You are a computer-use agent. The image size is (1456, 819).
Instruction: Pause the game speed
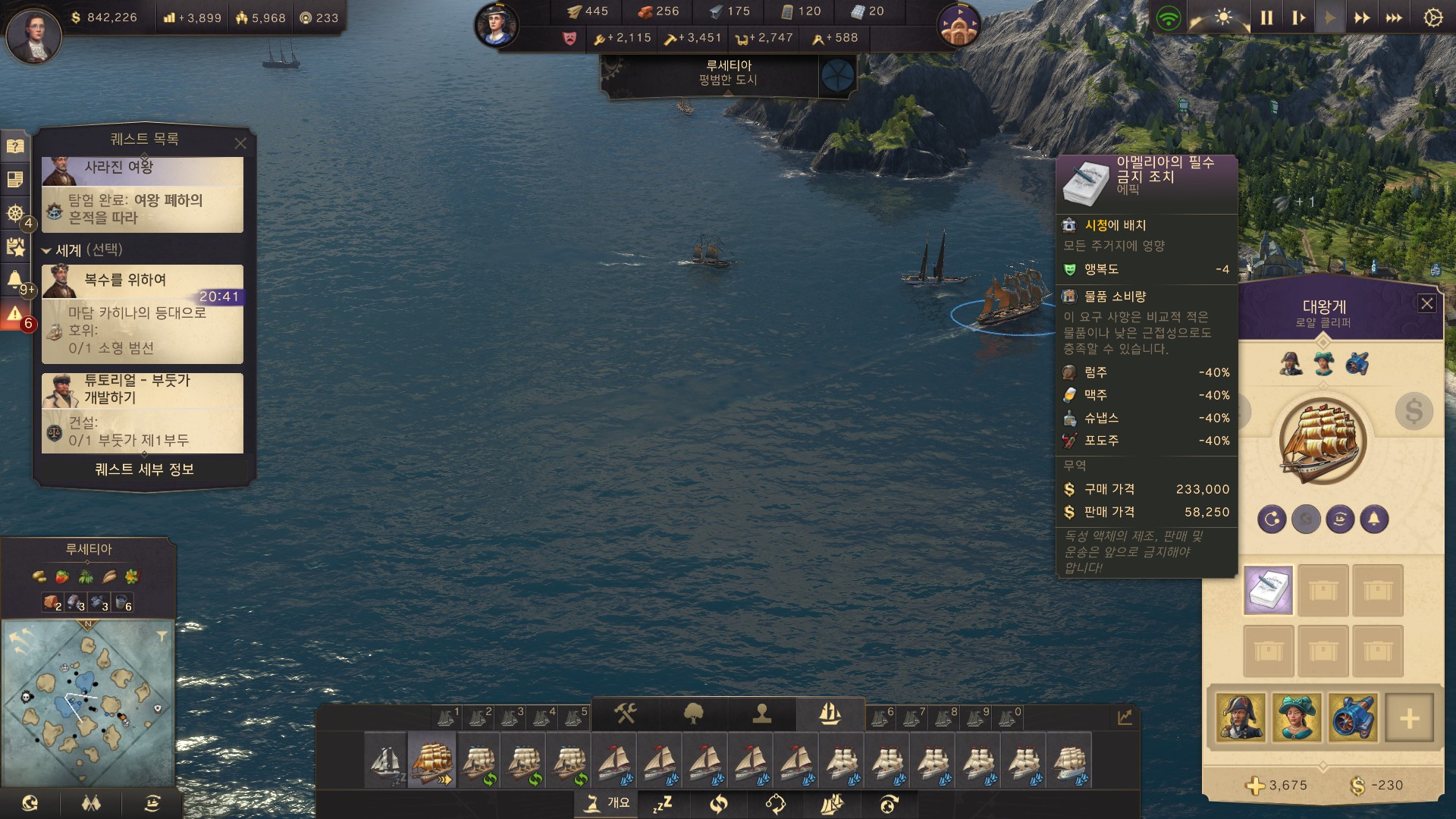coord(1266,18)
